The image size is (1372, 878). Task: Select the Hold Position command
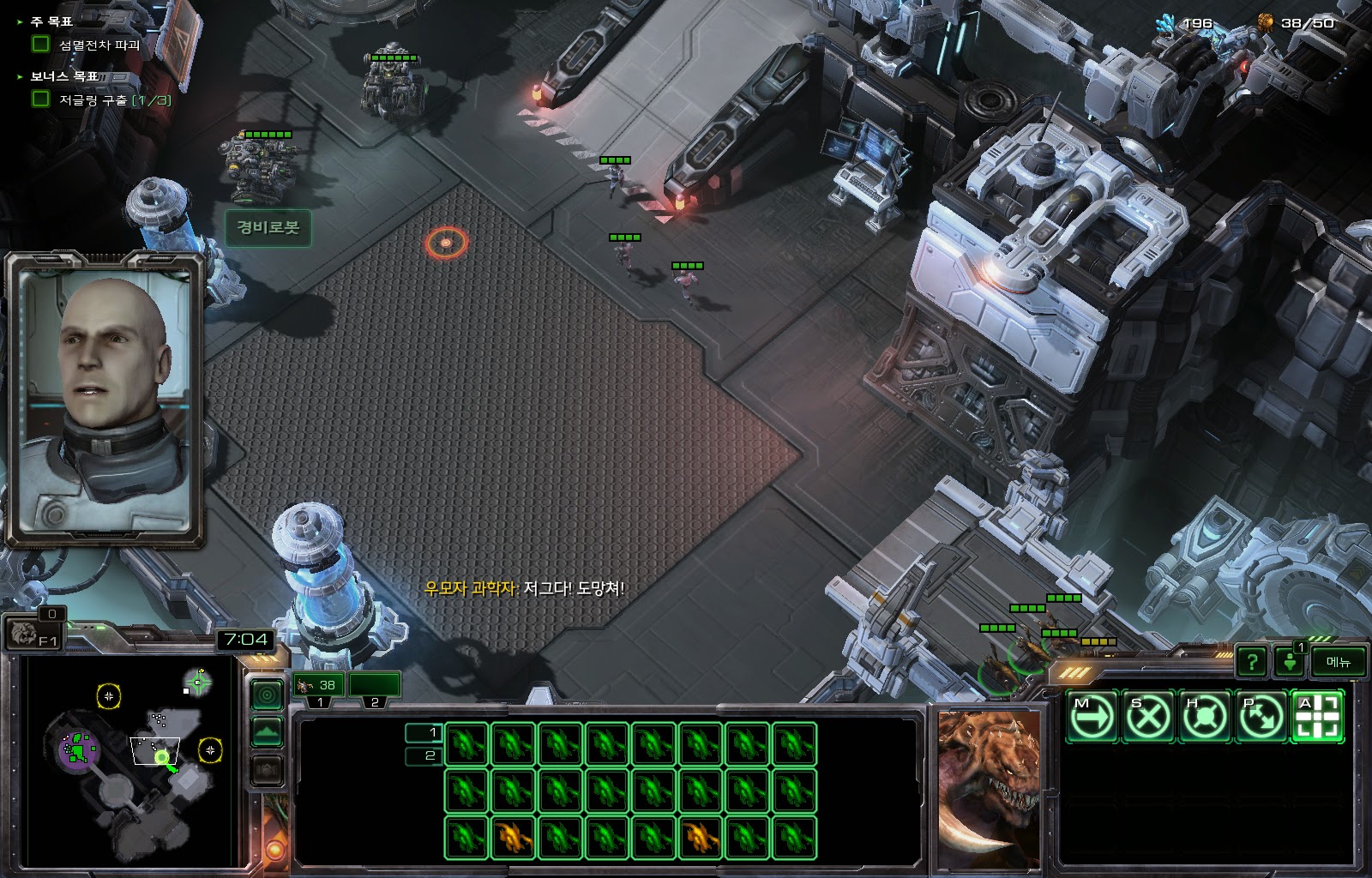(x=1205, y=715)
